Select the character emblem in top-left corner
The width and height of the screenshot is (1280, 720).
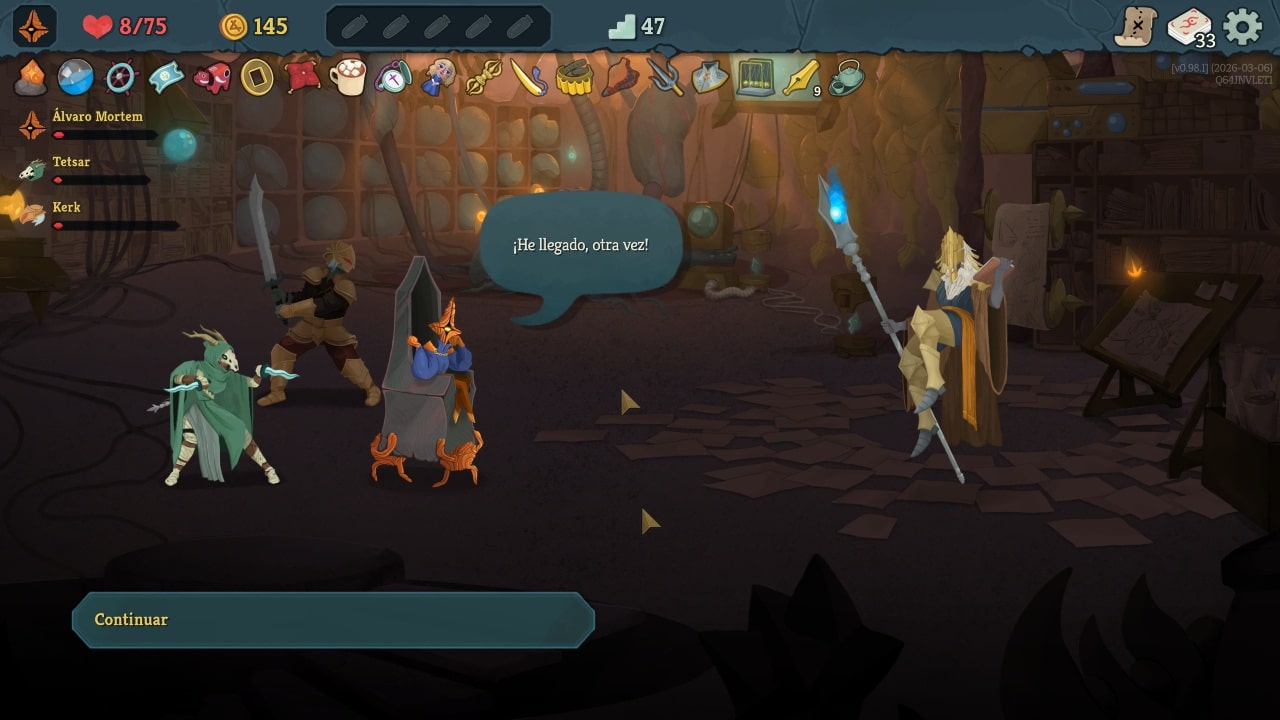click(x=33, y=27)
